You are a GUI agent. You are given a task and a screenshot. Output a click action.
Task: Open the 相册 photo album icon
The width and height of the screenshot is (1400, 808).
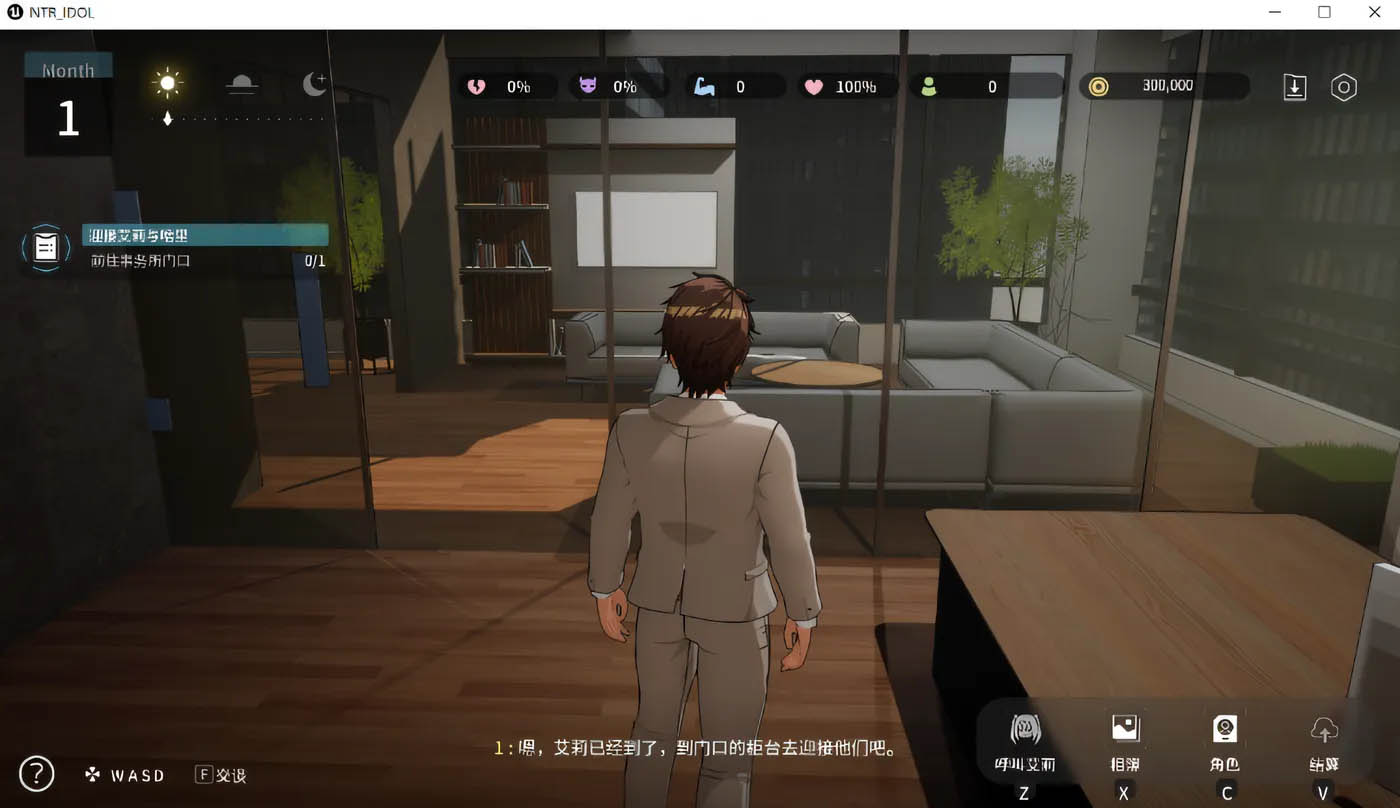[1124, 733]
